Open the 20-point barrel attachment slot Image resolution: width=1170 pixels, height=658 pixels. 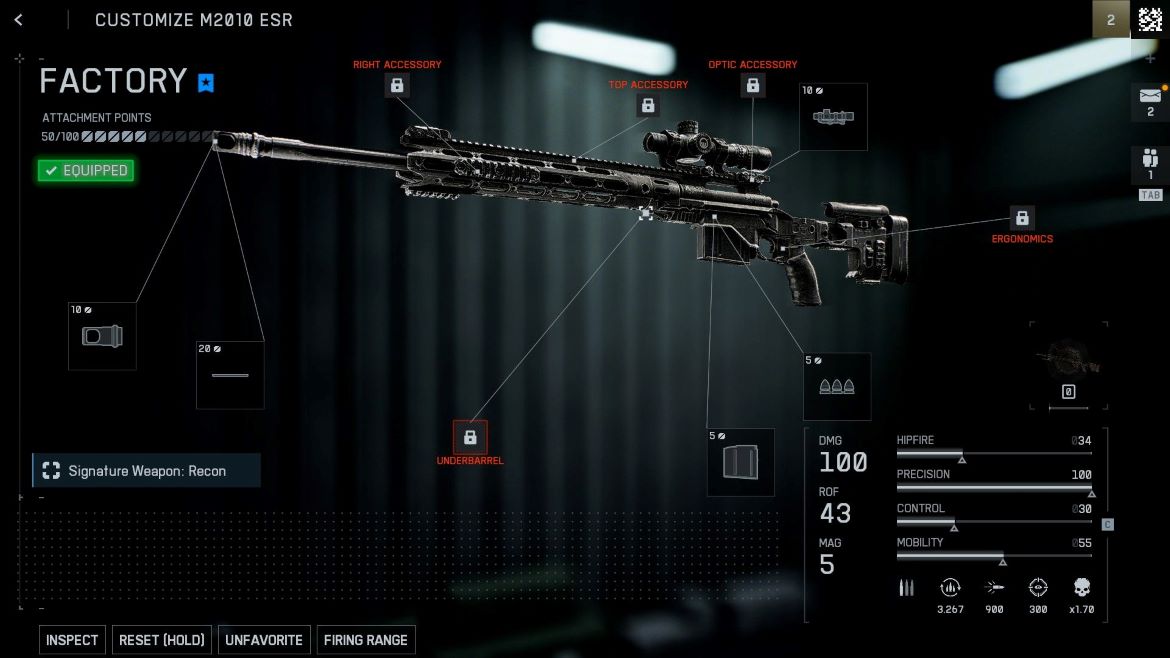(230, 375)
